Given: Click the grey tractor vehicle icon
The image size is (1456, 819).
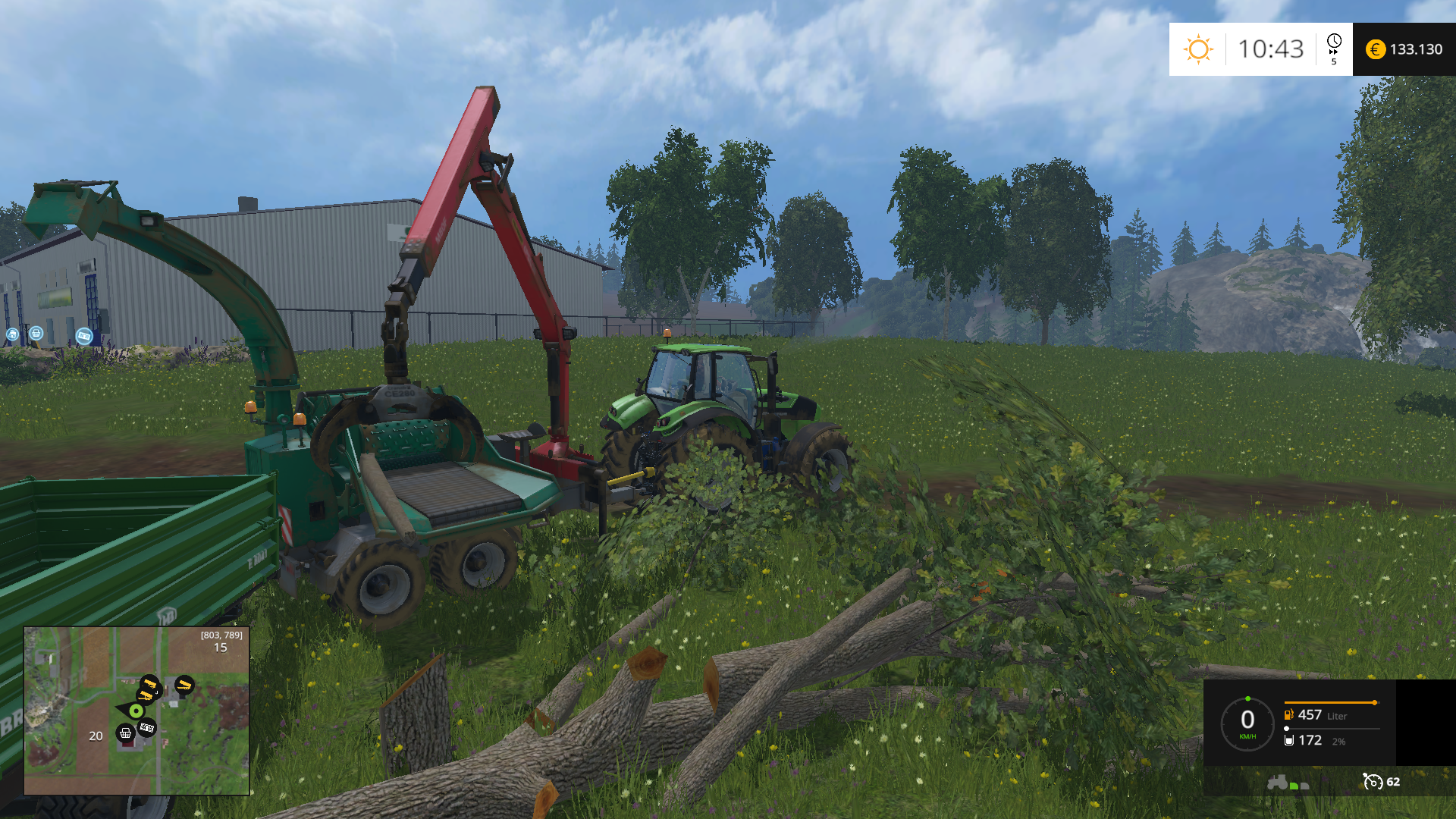Looking at the screenshot, I should (1278, 782).
